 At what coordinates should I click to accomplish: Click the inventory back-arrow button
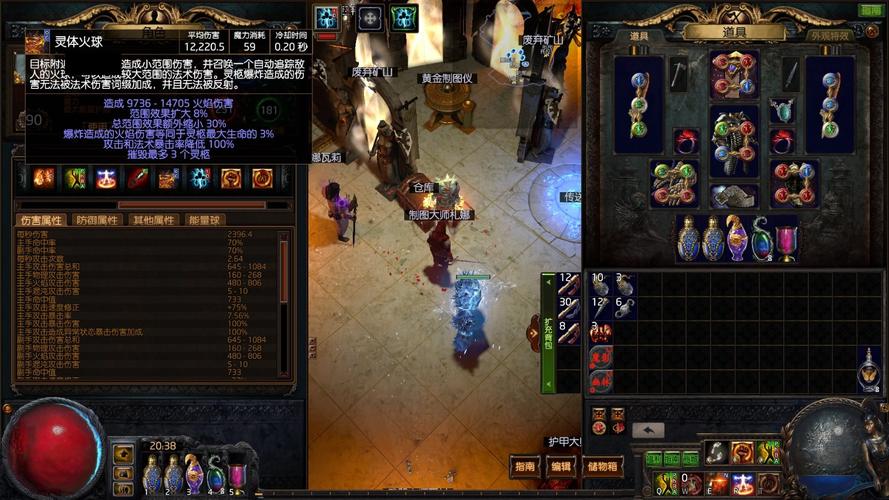[x=648, y=430]
